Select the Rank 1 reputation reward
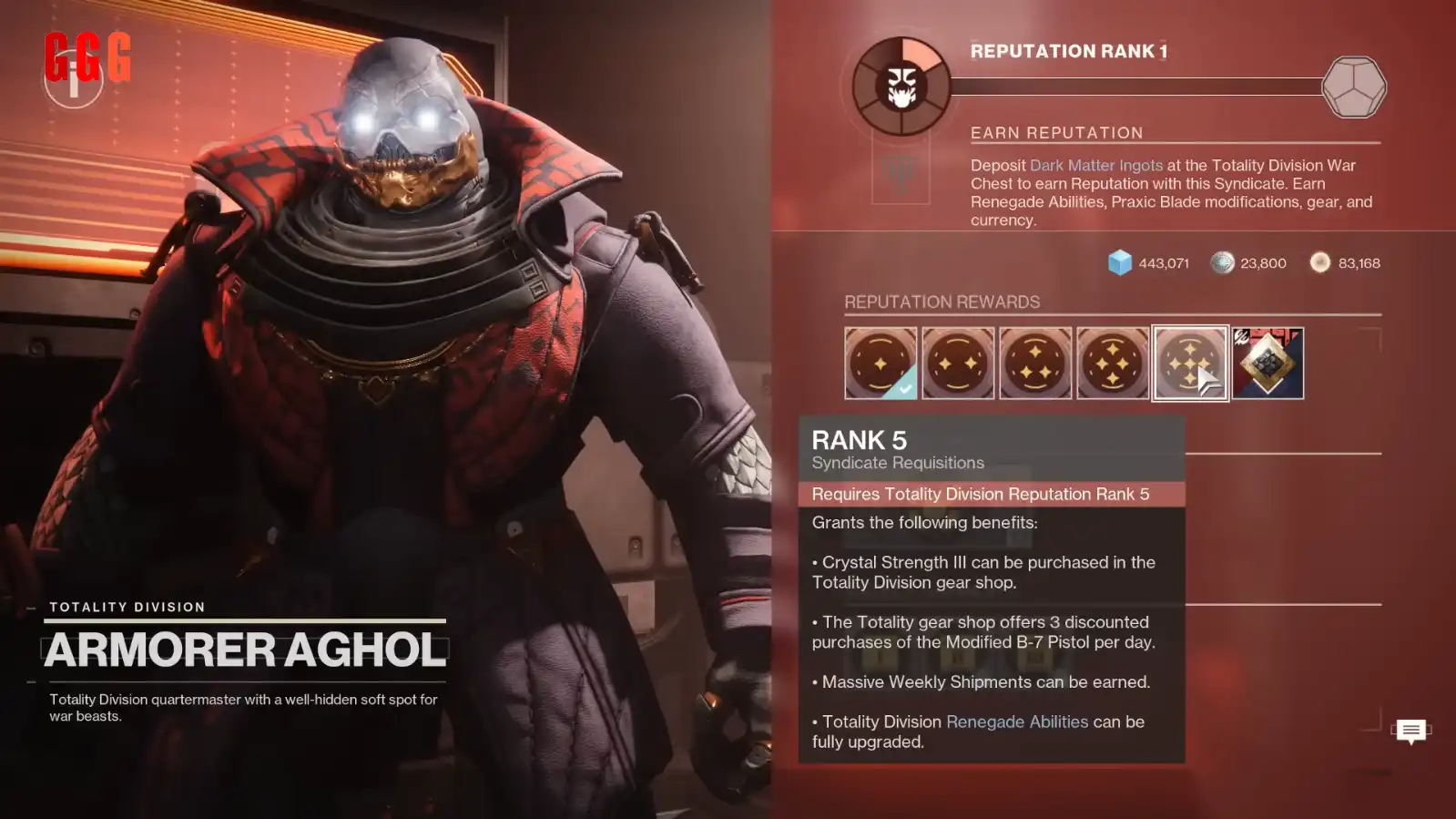This screenshot has height=819, width=1456. [x=880, y=363]
